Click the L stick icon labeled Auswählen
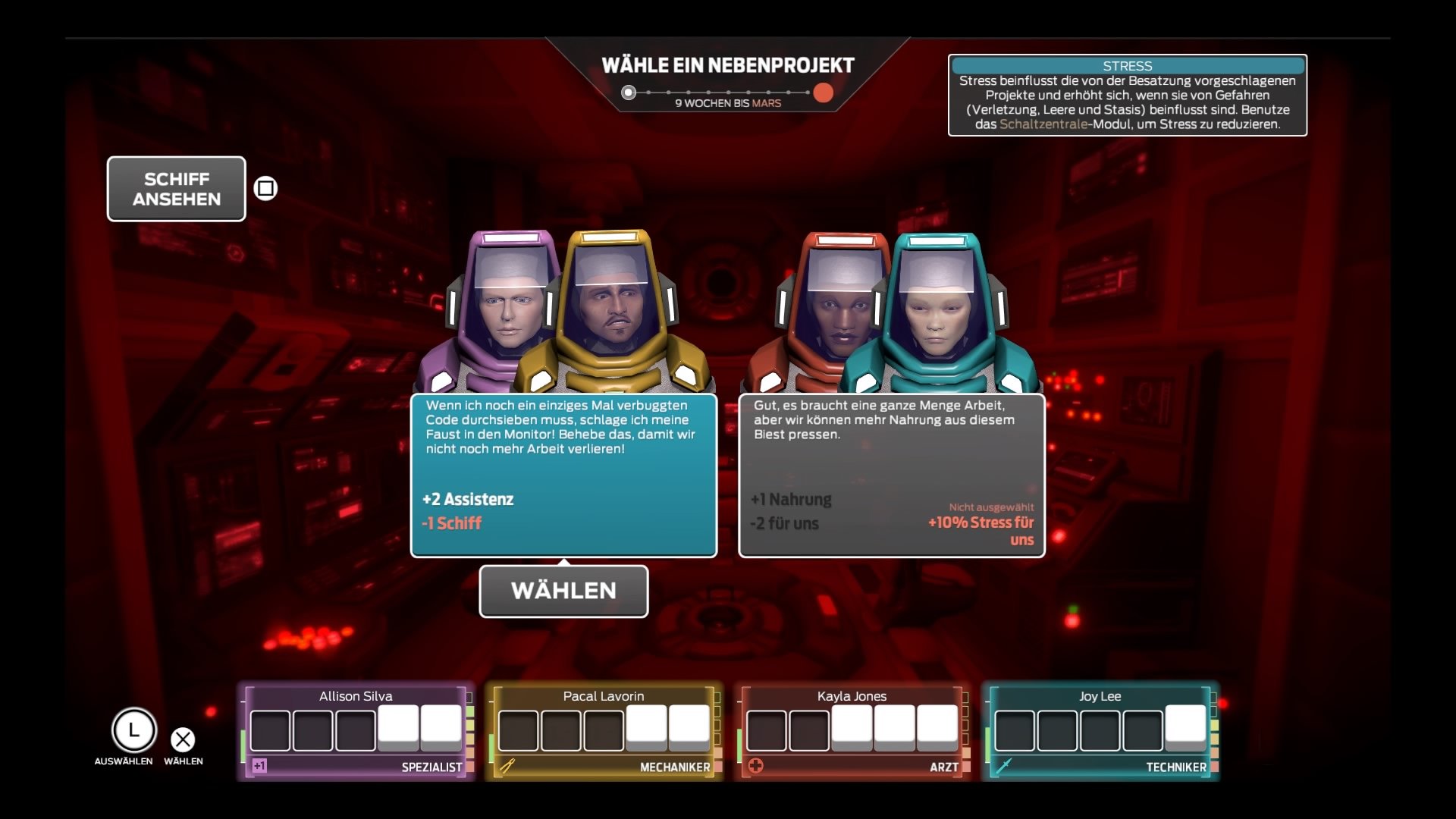 [135, 730]
